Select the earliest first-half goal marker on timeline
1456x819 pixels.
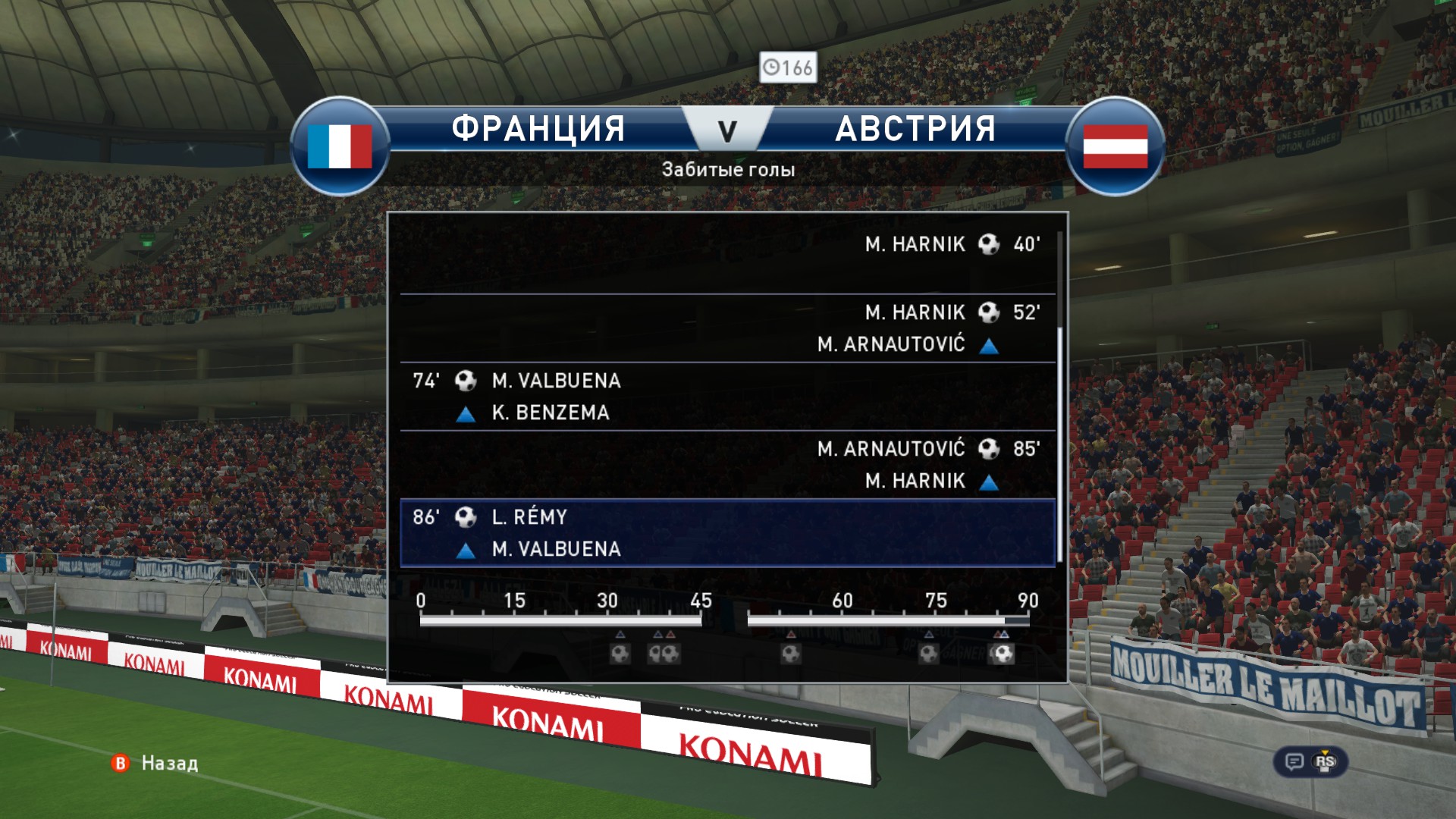point(620,653)
